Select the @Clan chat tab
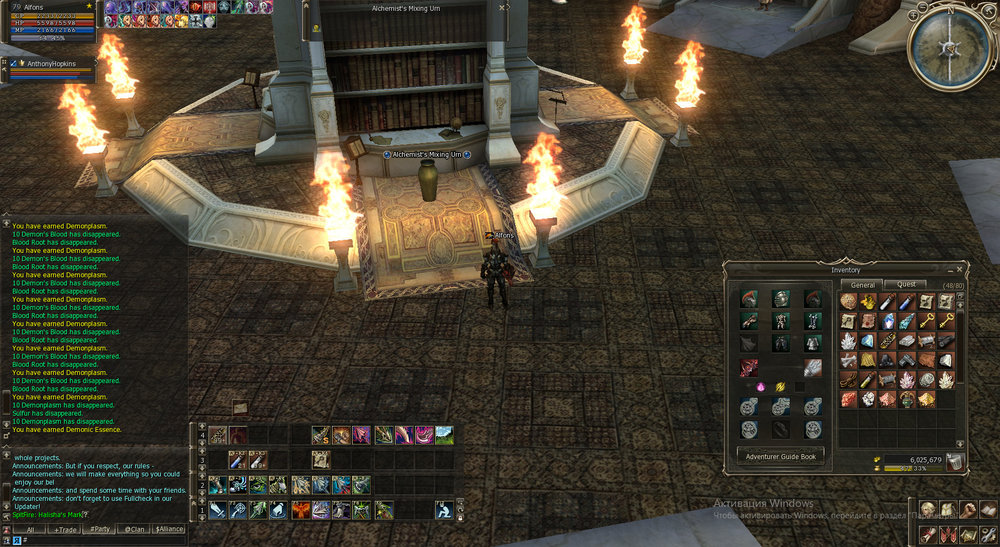 tap(133, 529)
